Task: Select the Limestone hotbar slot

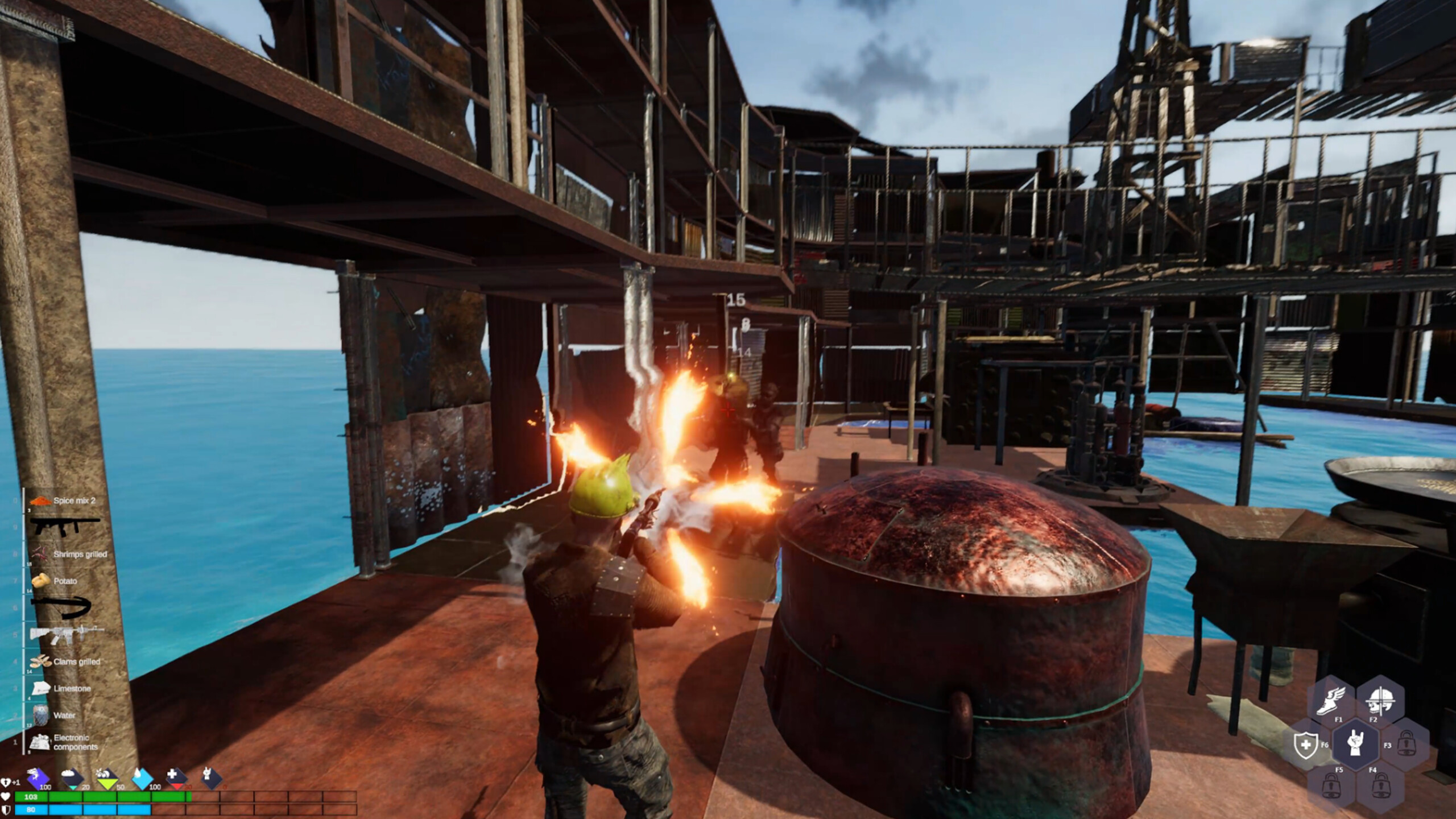Action: pyautogui.click(x=63, y=689)
